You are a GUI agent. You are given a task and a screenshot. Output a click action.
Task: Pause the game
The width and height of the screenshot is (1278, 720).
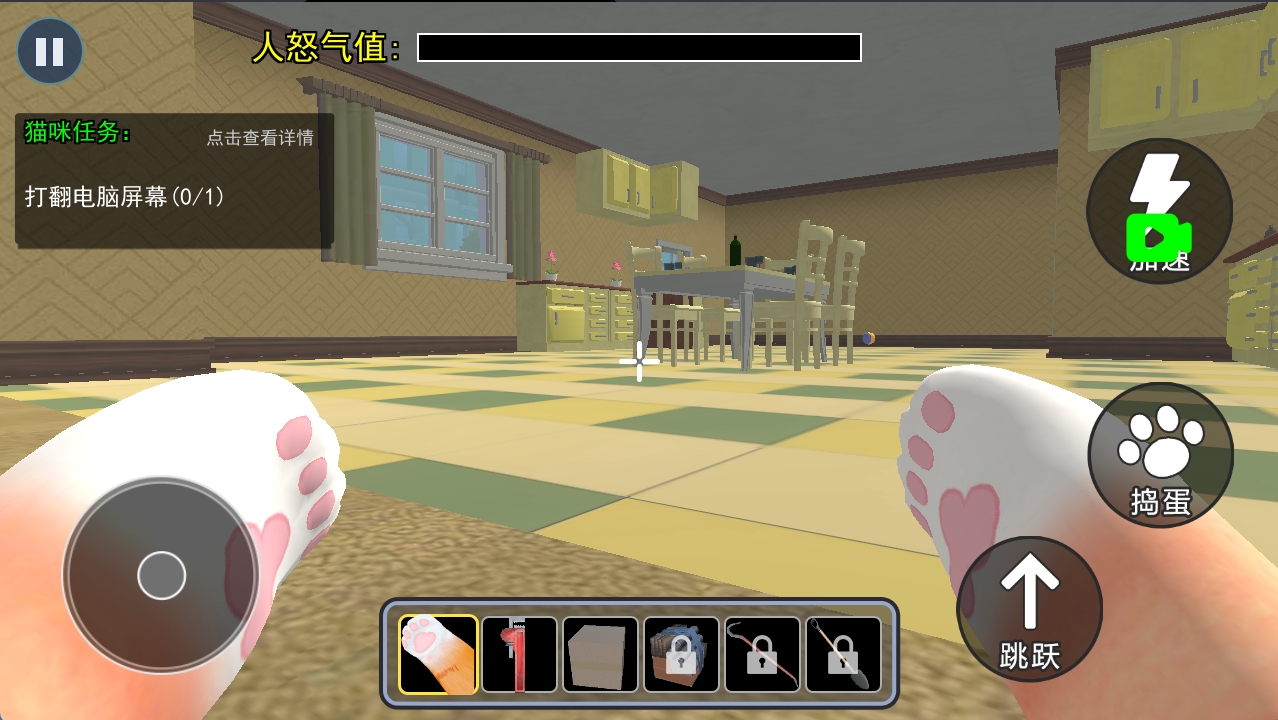point(49,51)
